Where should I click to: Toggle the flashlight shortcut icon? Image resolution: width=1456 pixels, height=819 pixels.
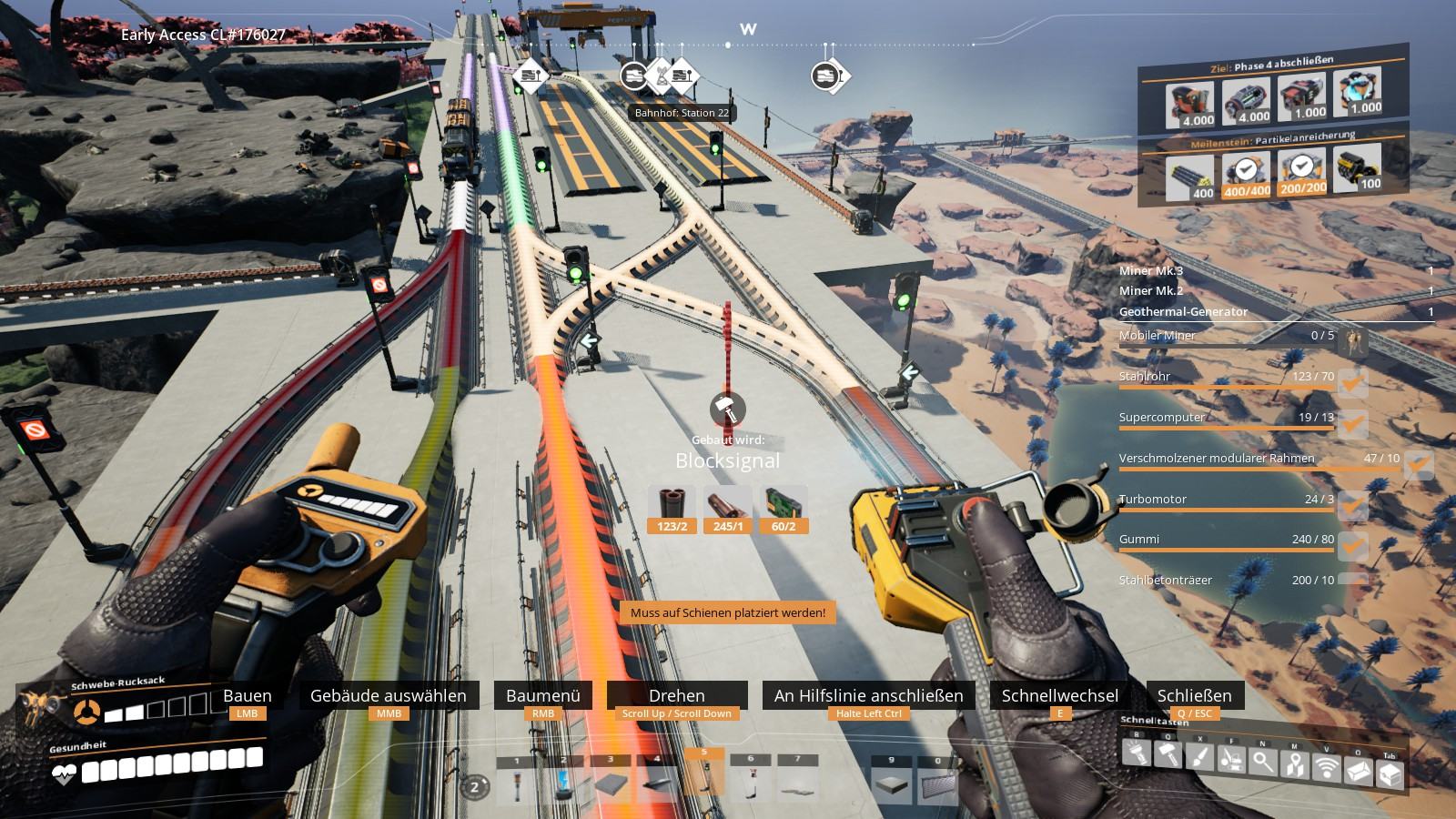[x=1137, y=753]
